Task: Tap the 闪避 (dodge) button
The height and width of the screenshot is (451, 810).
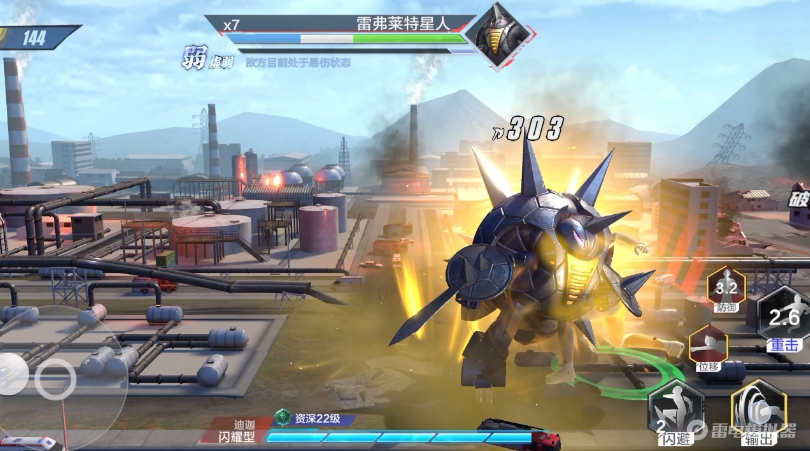Action: point(675,411)
